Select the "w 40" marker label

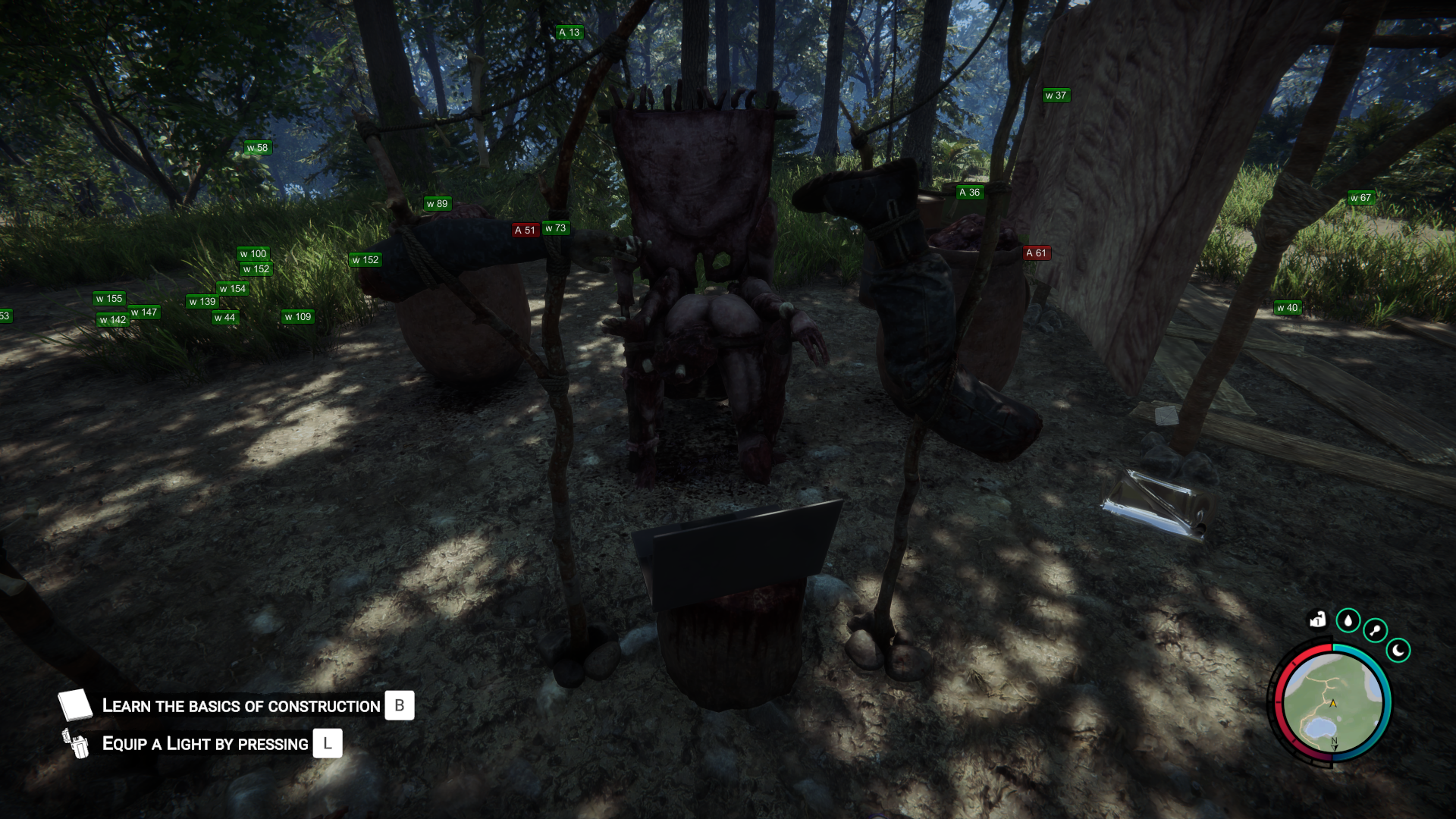[1287, 308]
